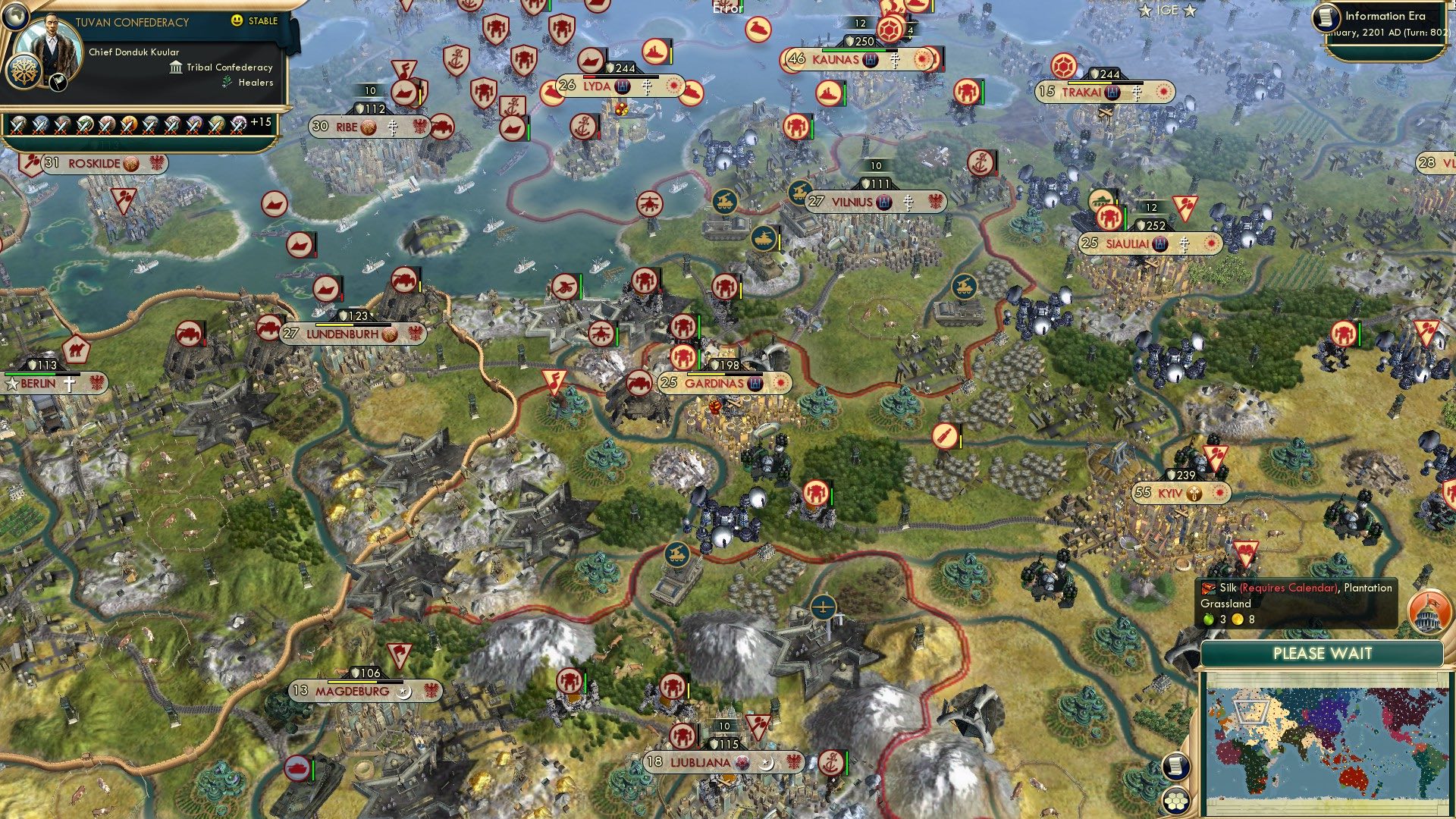The height and width of the screenshot is (819, 1456).
Task: Click the white flag icon below leader portrait
Action: [x=58, y=80]
